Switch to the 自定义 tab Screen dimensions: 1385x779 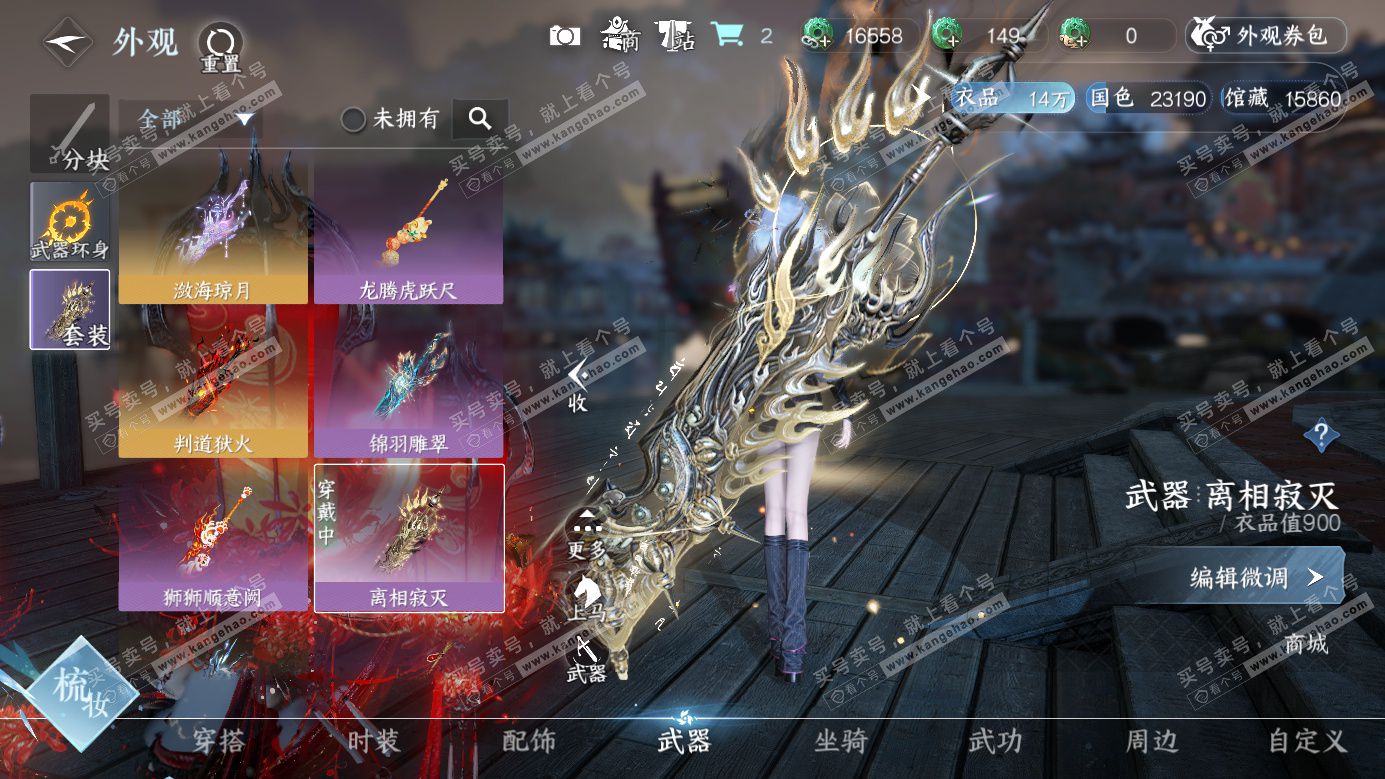pos(1307,741)
